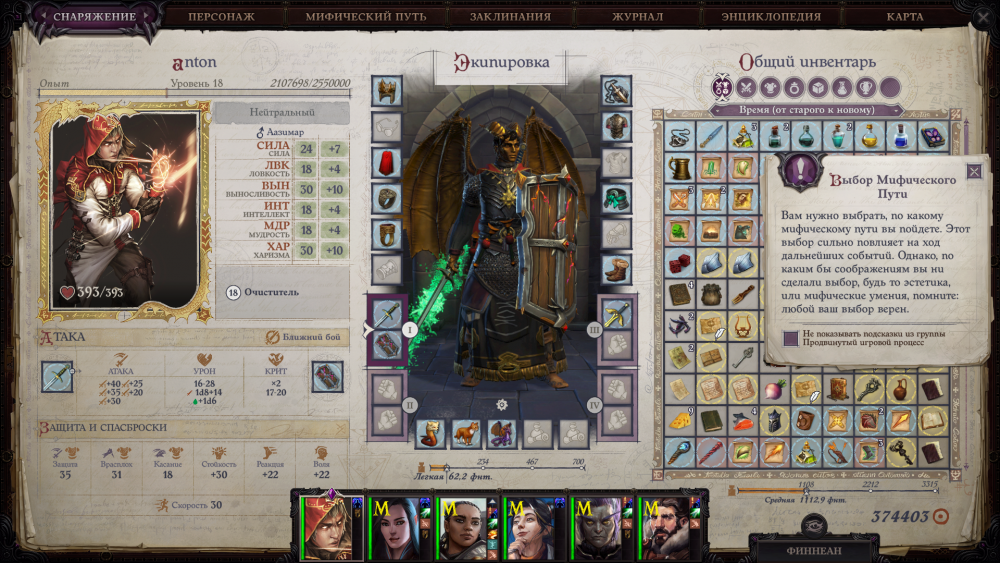Select the helmet equipment slot

point(387,90)
